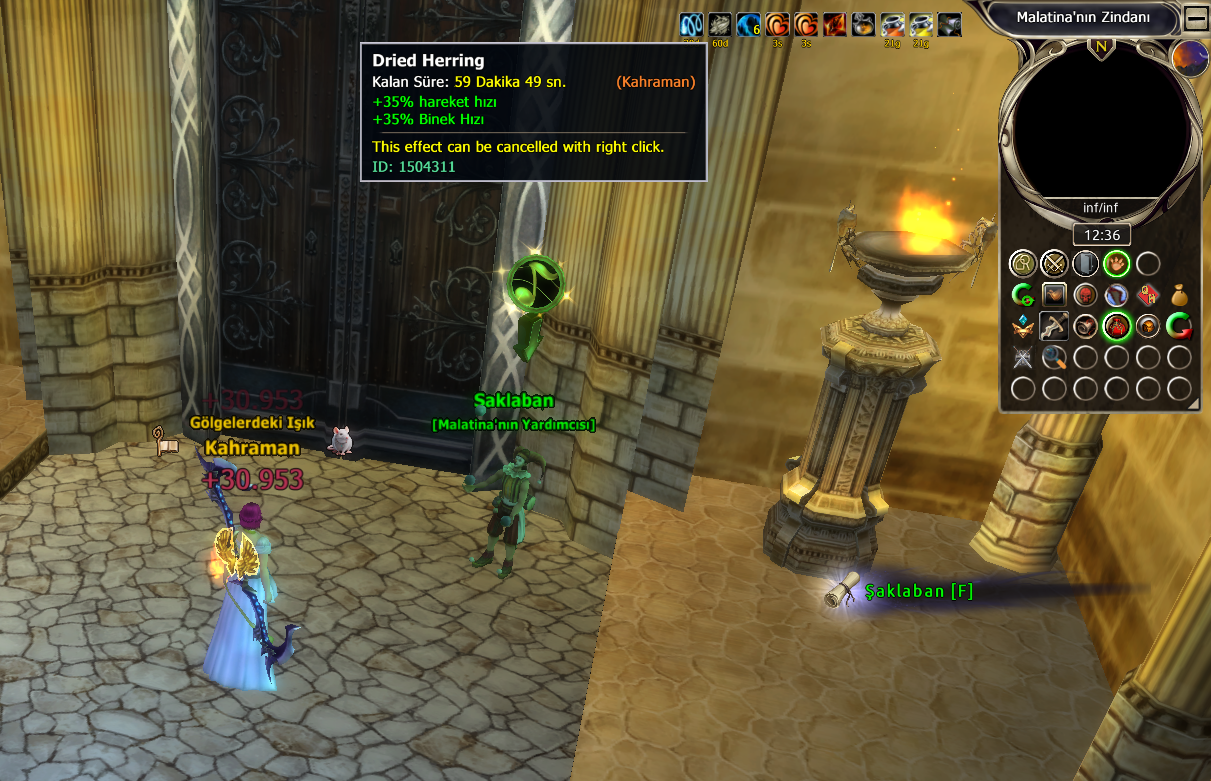Image resolution: width=1211 pixels, height=781 pixels.
Task: Open the red skull icon
Action: pos(1085,295)
